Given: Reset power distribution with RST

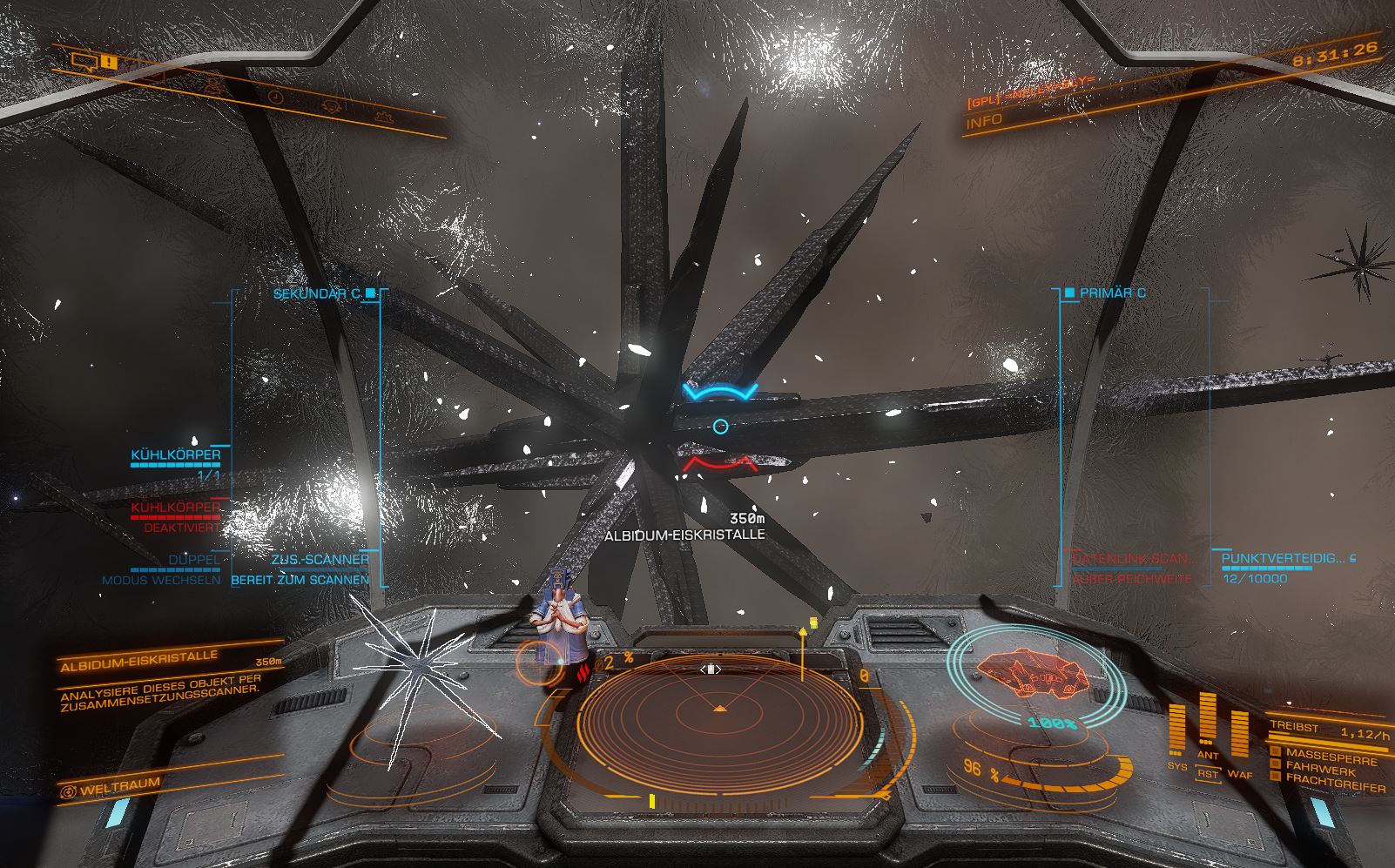Looking at the screenshot, I should tap(1208, 773).
